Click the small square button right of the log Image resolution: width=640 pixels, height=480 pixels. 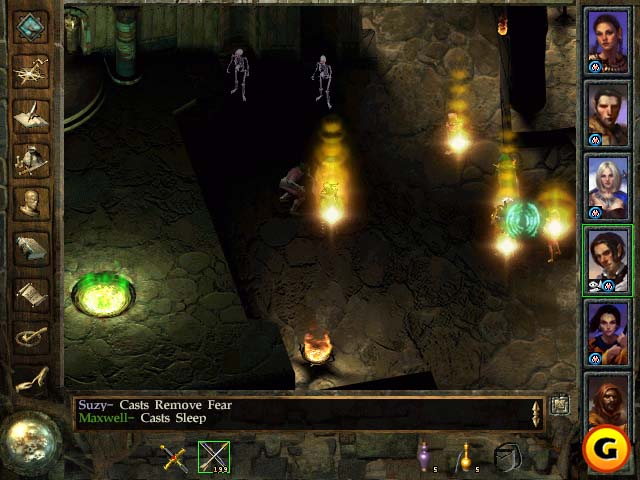point(560,404)
